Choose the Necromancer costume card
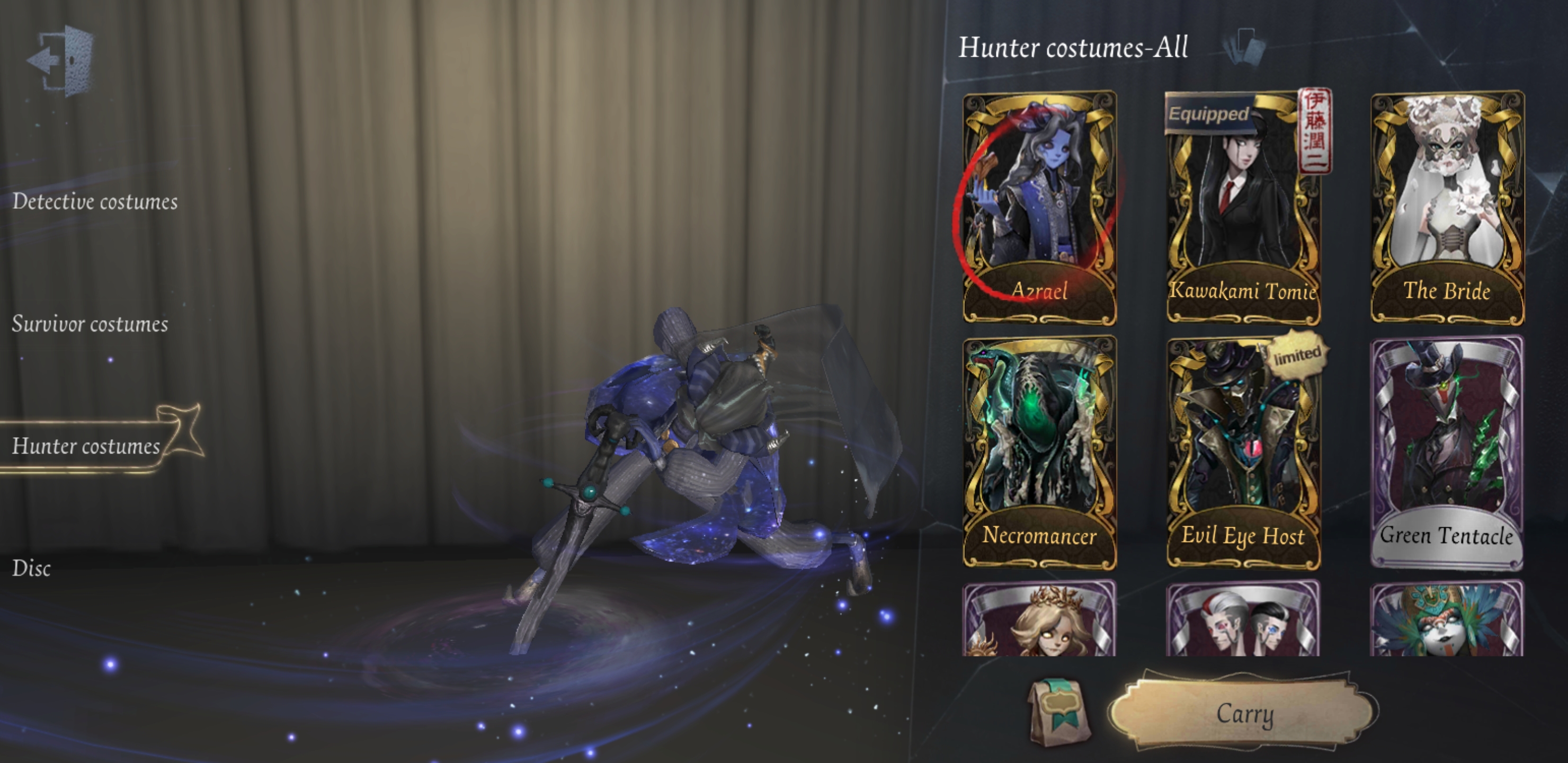The width and height of the screenshot is (1568, 763). tap(1039, 452)
